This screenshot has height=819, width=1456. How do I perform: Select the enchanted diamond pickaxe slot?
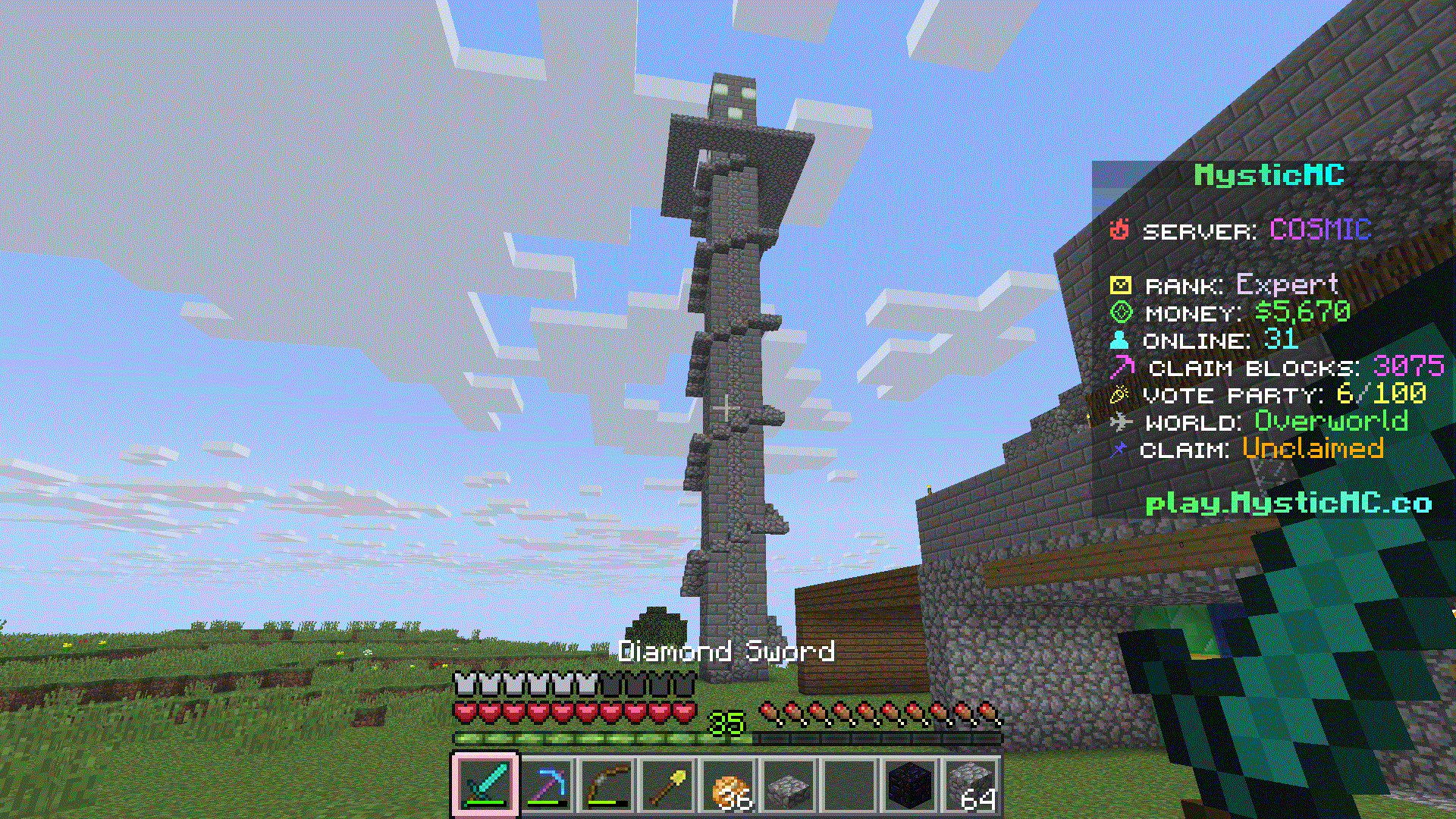[x=546, y=785]
